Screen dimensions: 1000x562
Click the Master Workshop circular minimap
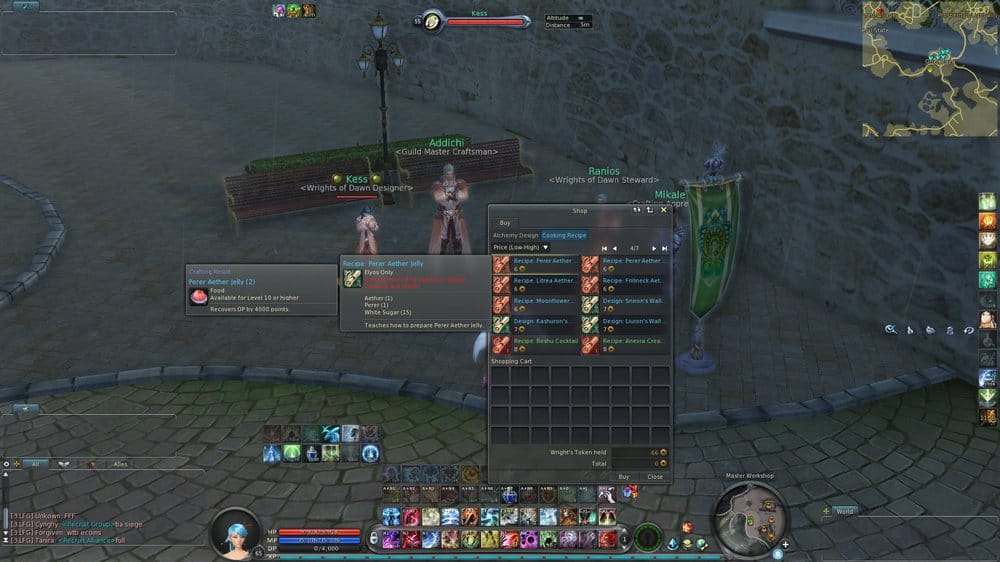coord(750,512)
